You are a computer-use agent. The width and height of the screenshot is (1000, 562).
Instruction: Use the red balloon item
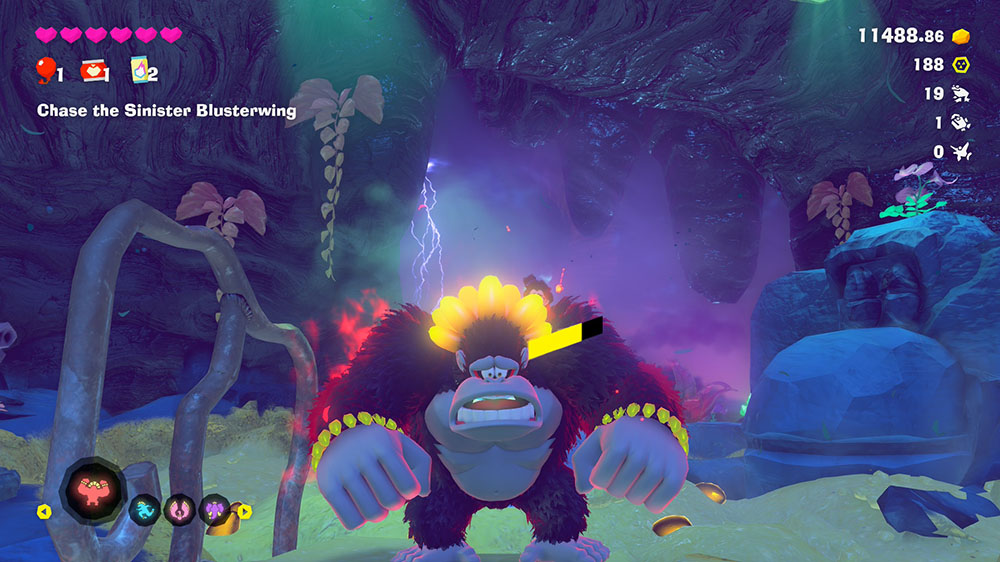point(46,70)
